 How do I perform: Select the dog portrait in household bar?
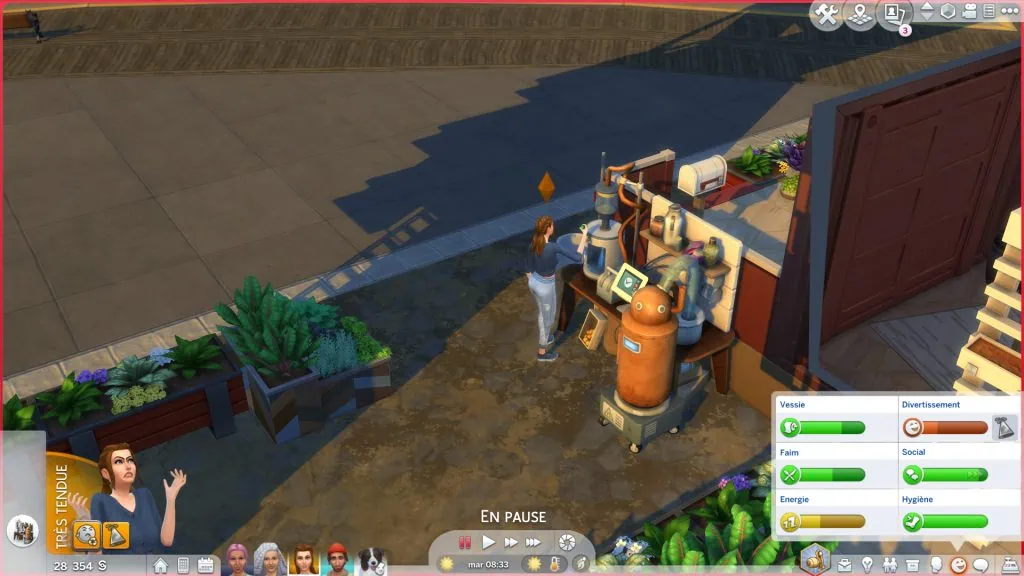point(372,559)
